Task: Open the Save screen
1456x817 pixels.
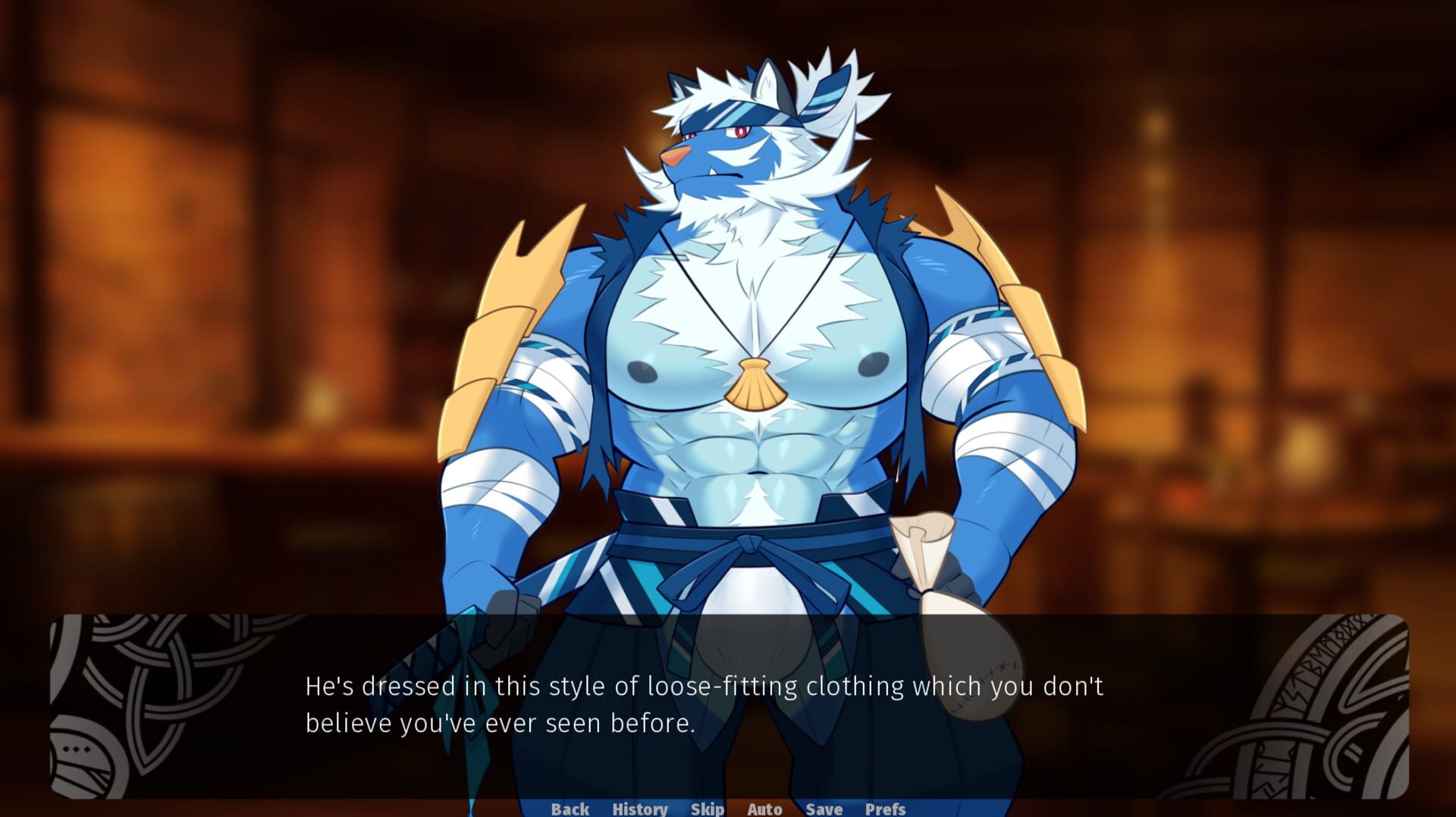Action: [823, 808]
